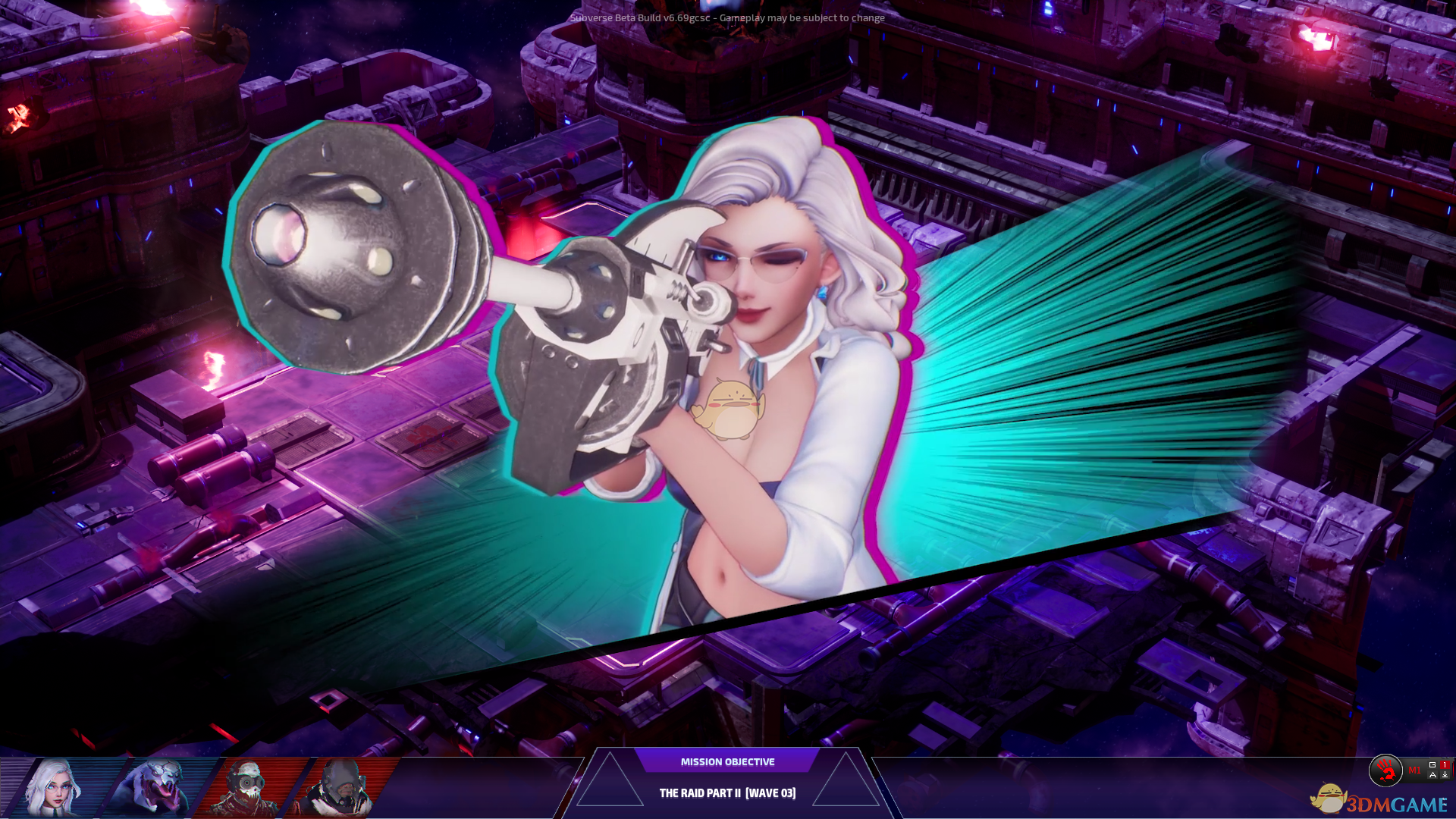Click the red handprint overlay icon
Screen dimensions: 1456x819
(1385, 770)
